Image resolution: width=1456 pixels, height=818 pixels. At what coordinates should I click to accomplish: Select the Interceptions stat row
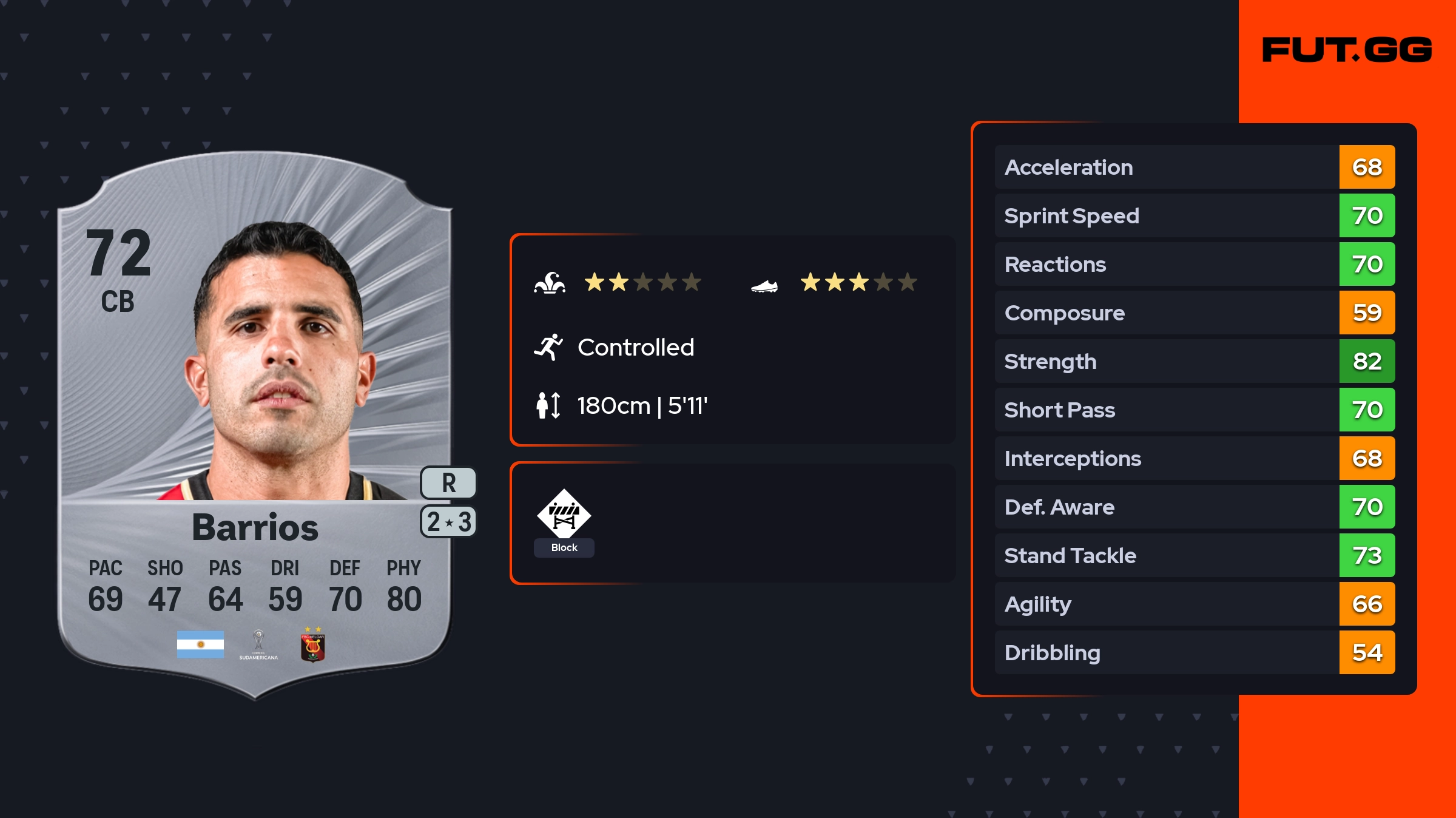[1194, 458]
